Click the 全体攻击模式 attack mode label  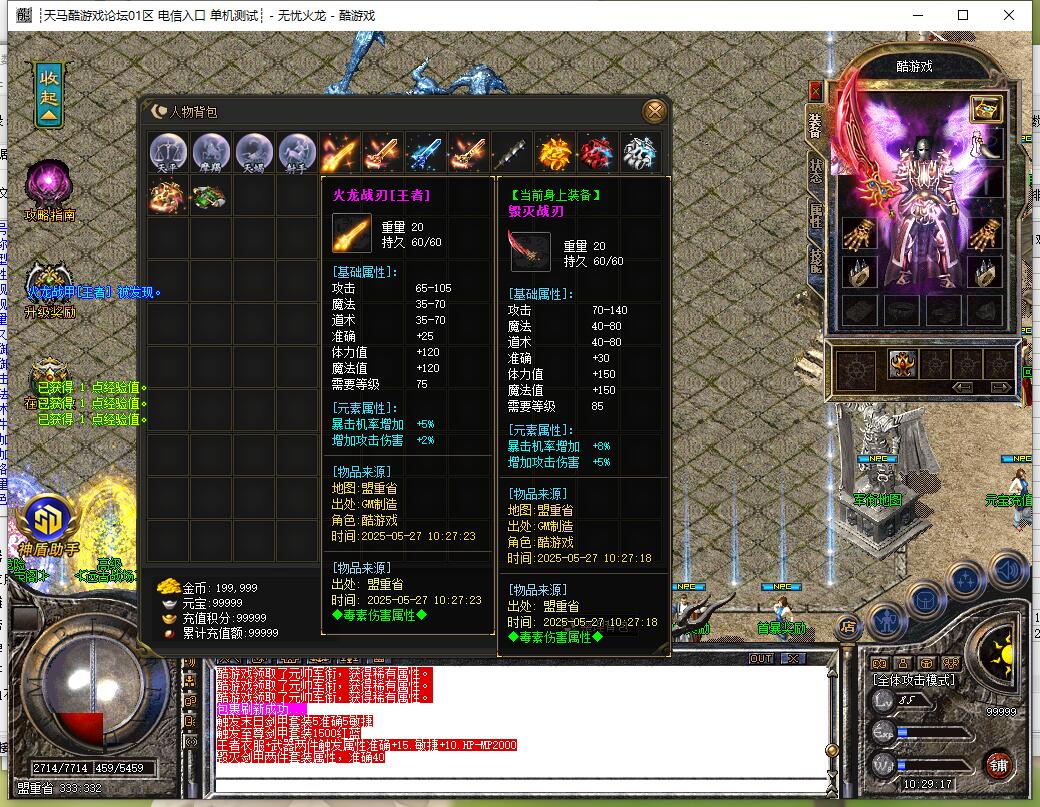(914, 680)
